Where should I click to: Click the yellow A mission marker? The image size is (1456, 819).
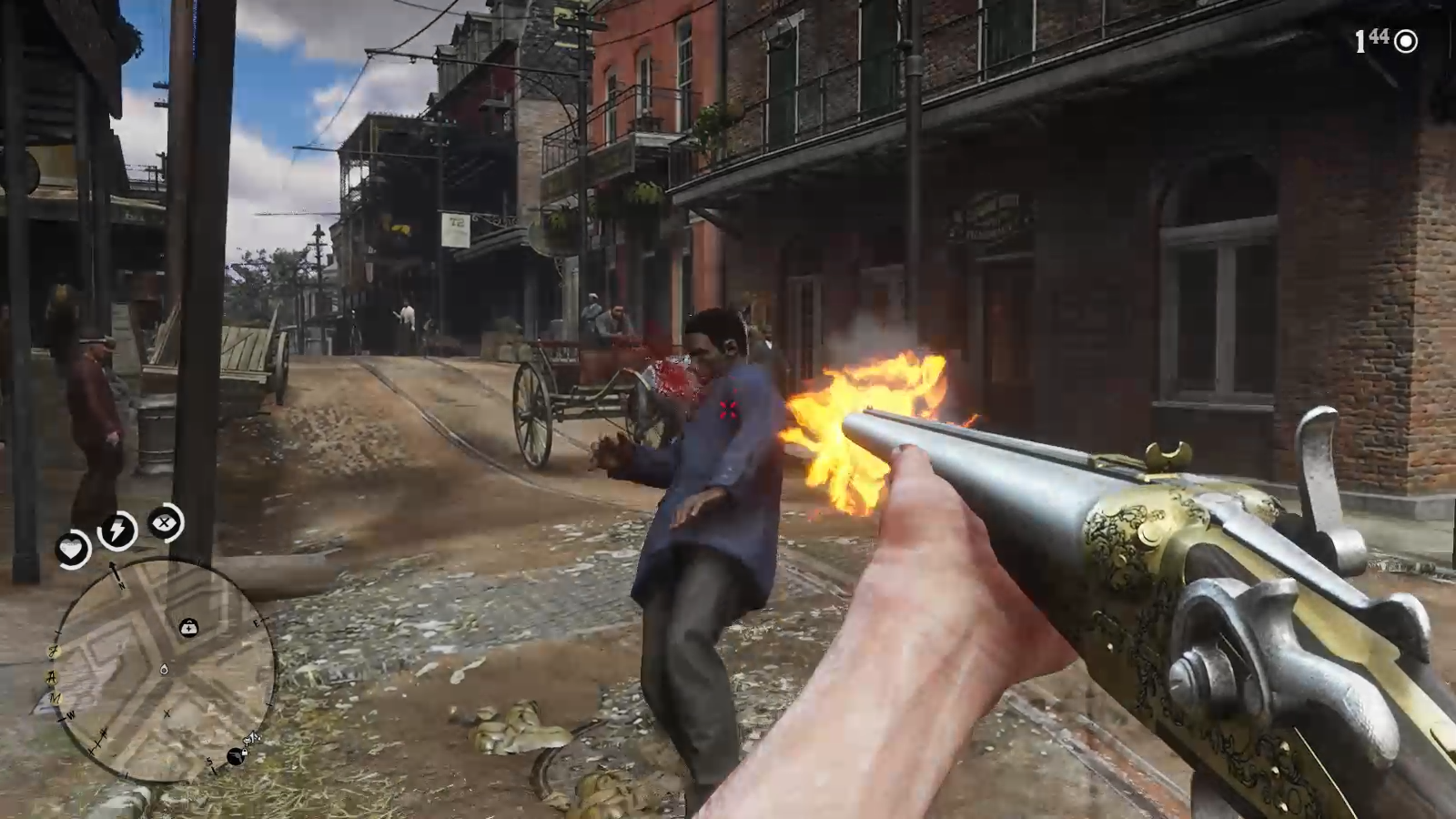(x=52, y=676)
